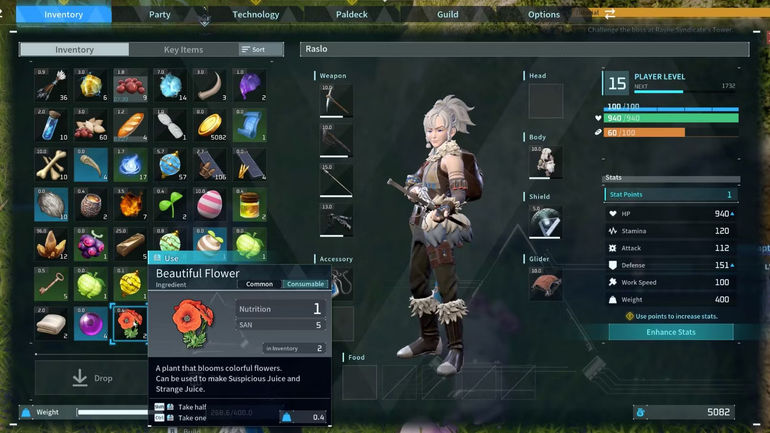Open the Guild tab

[448, 14]
